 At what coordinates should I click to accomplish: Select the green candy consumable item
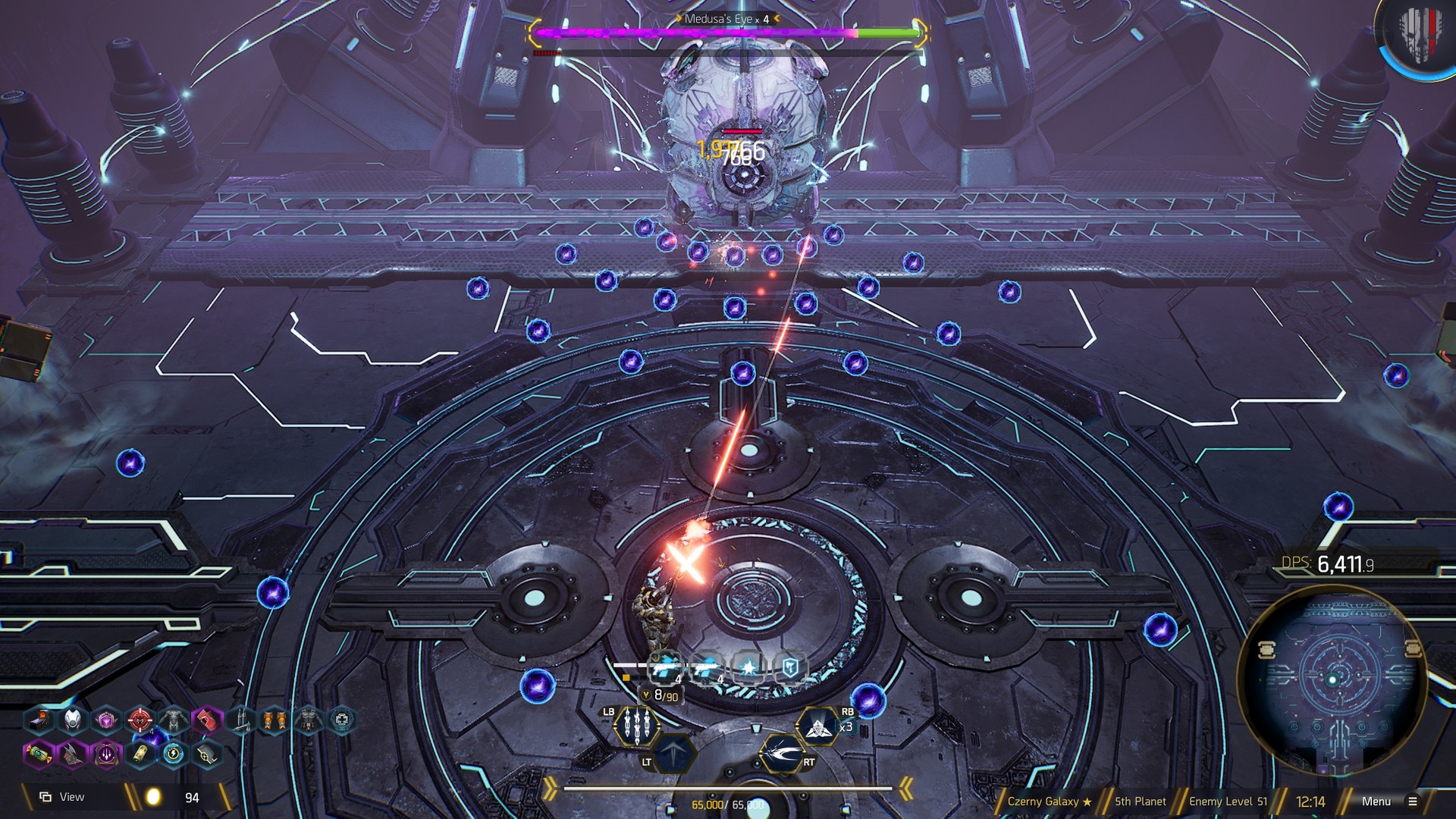(37, 755)
